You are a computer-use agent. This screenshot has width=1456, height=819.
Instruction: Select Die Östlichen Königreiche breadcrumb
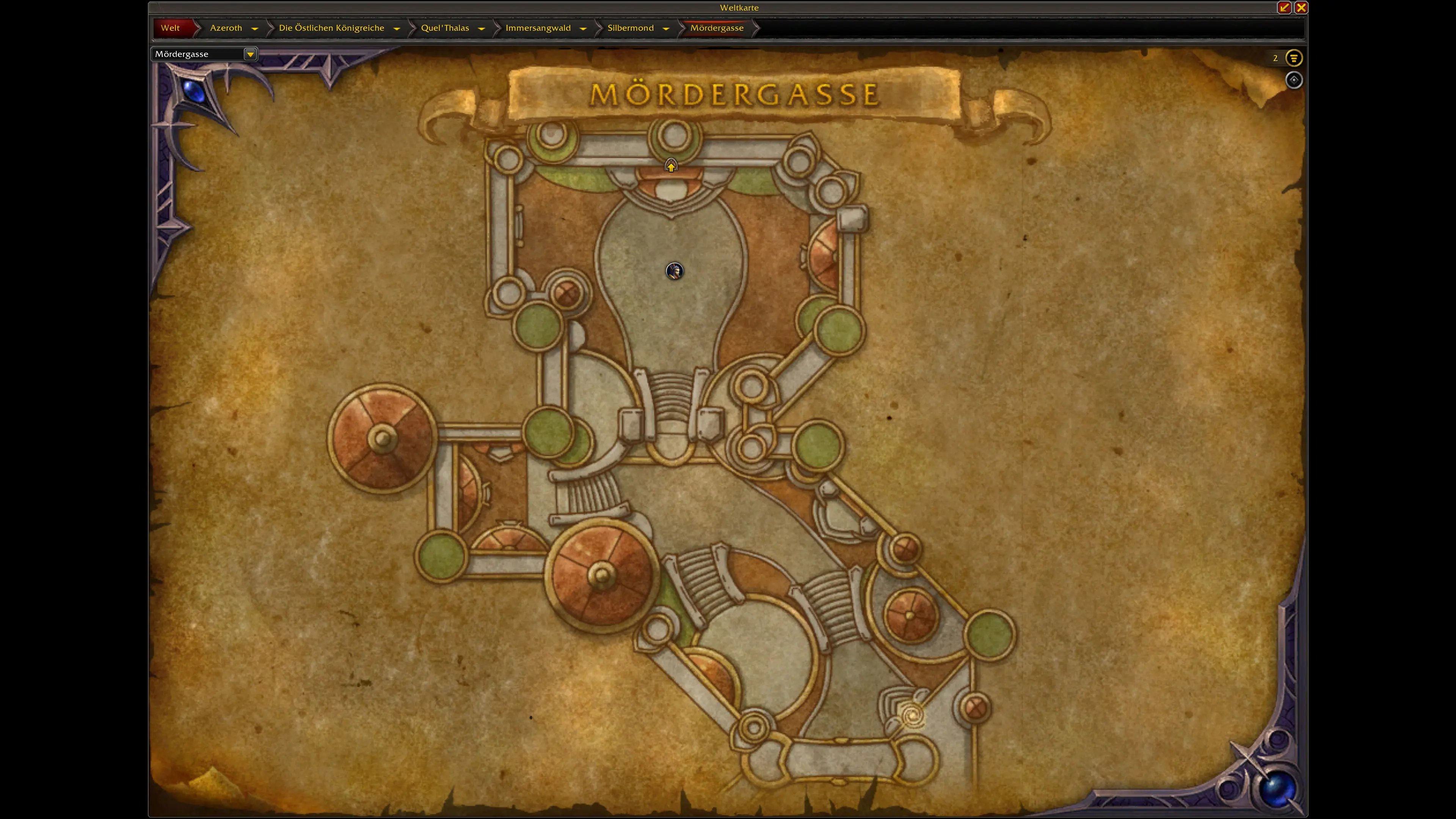pos(331,28)
